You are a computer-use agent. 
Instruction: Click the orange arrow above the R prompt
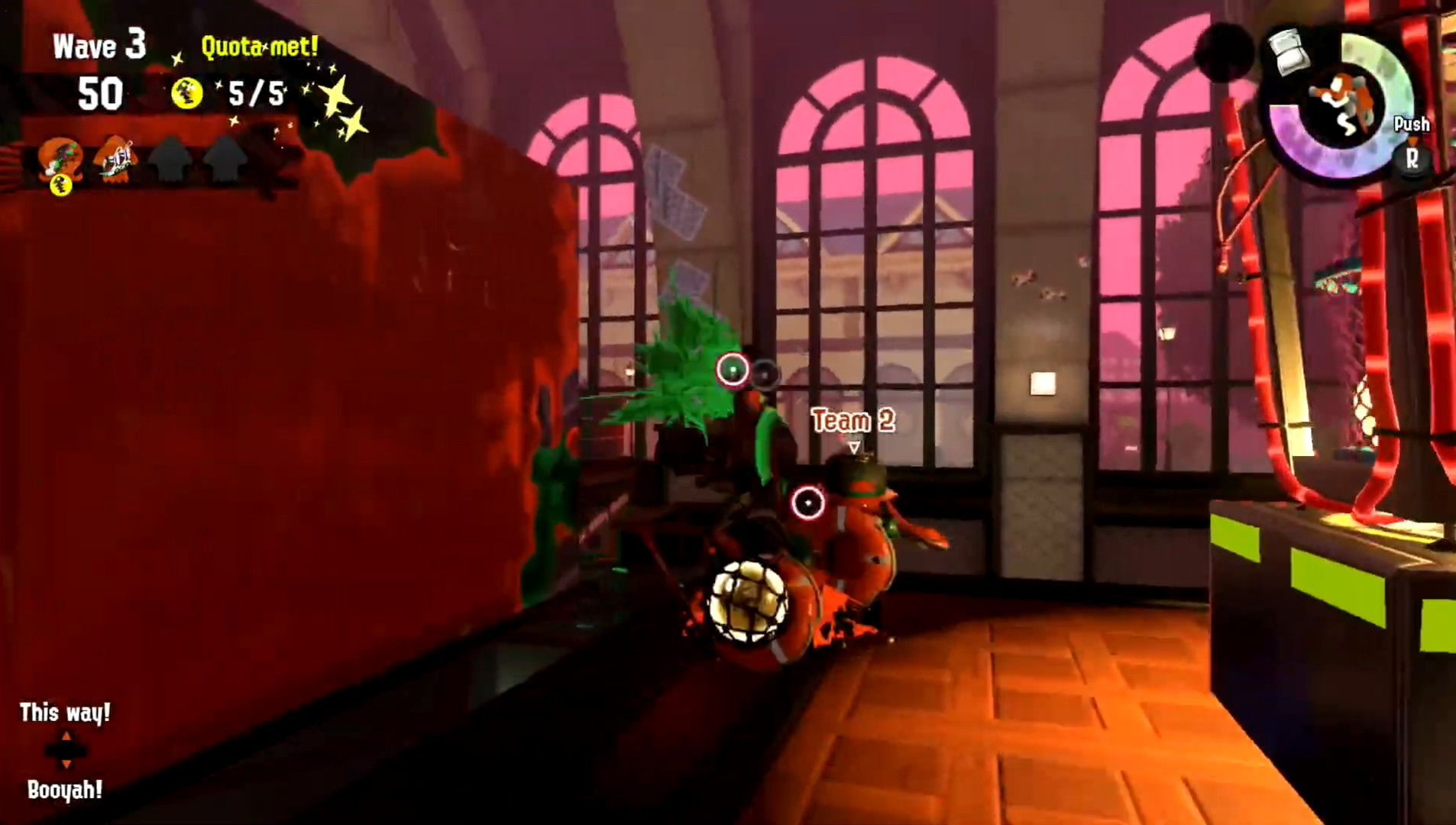point(1412,141)
